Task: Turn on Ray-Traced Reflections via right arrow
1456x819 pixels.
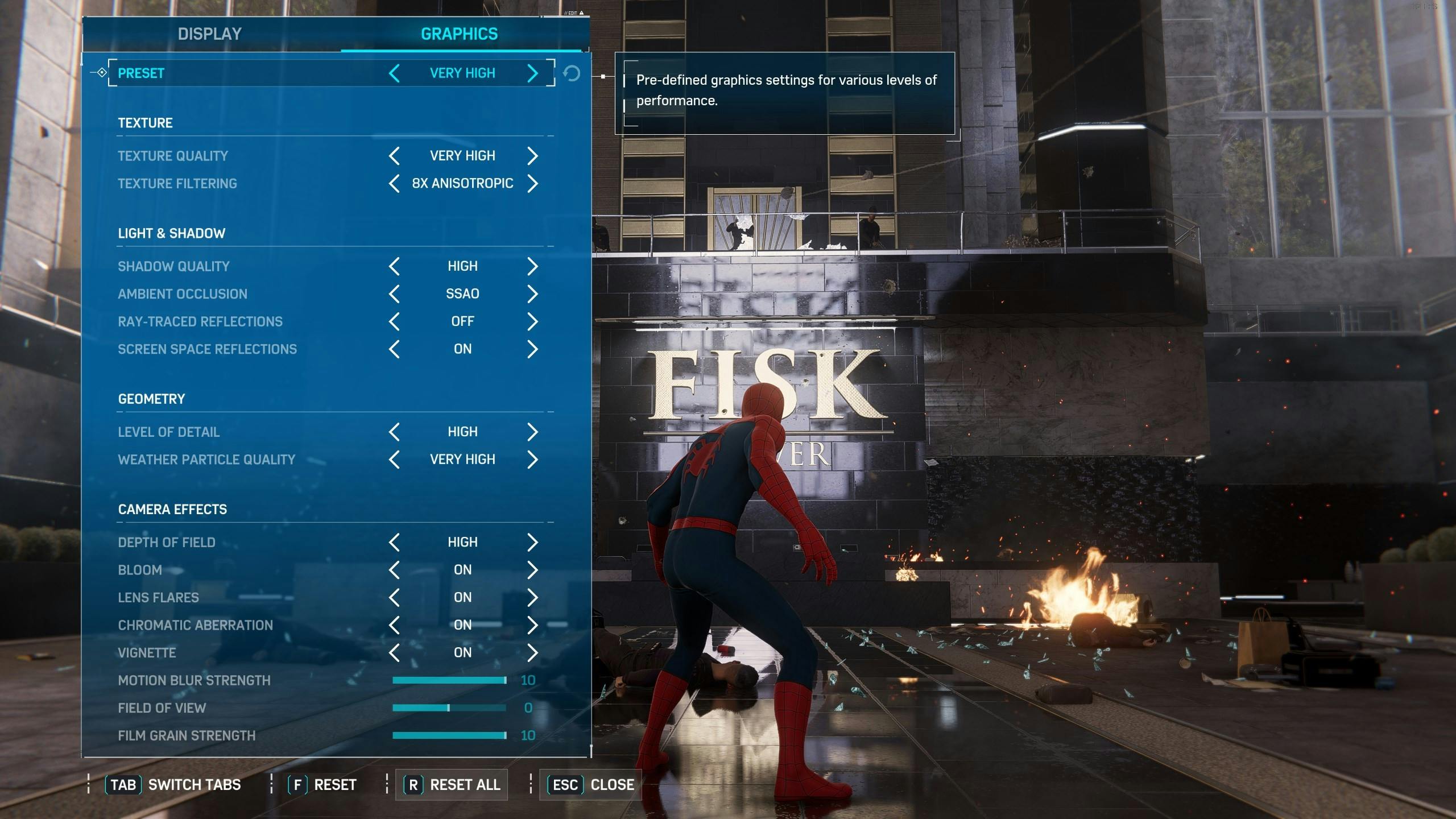Action: click(x=532, y=321)
